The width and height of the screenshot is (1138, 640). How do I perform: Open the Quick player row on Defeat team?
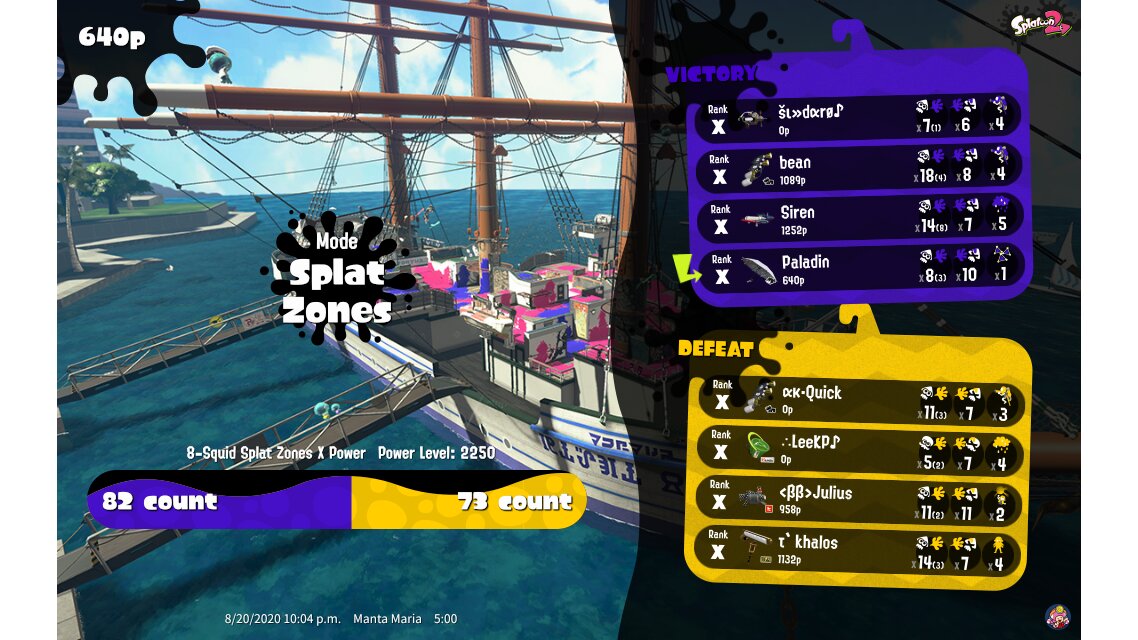[x=858, y=400]
